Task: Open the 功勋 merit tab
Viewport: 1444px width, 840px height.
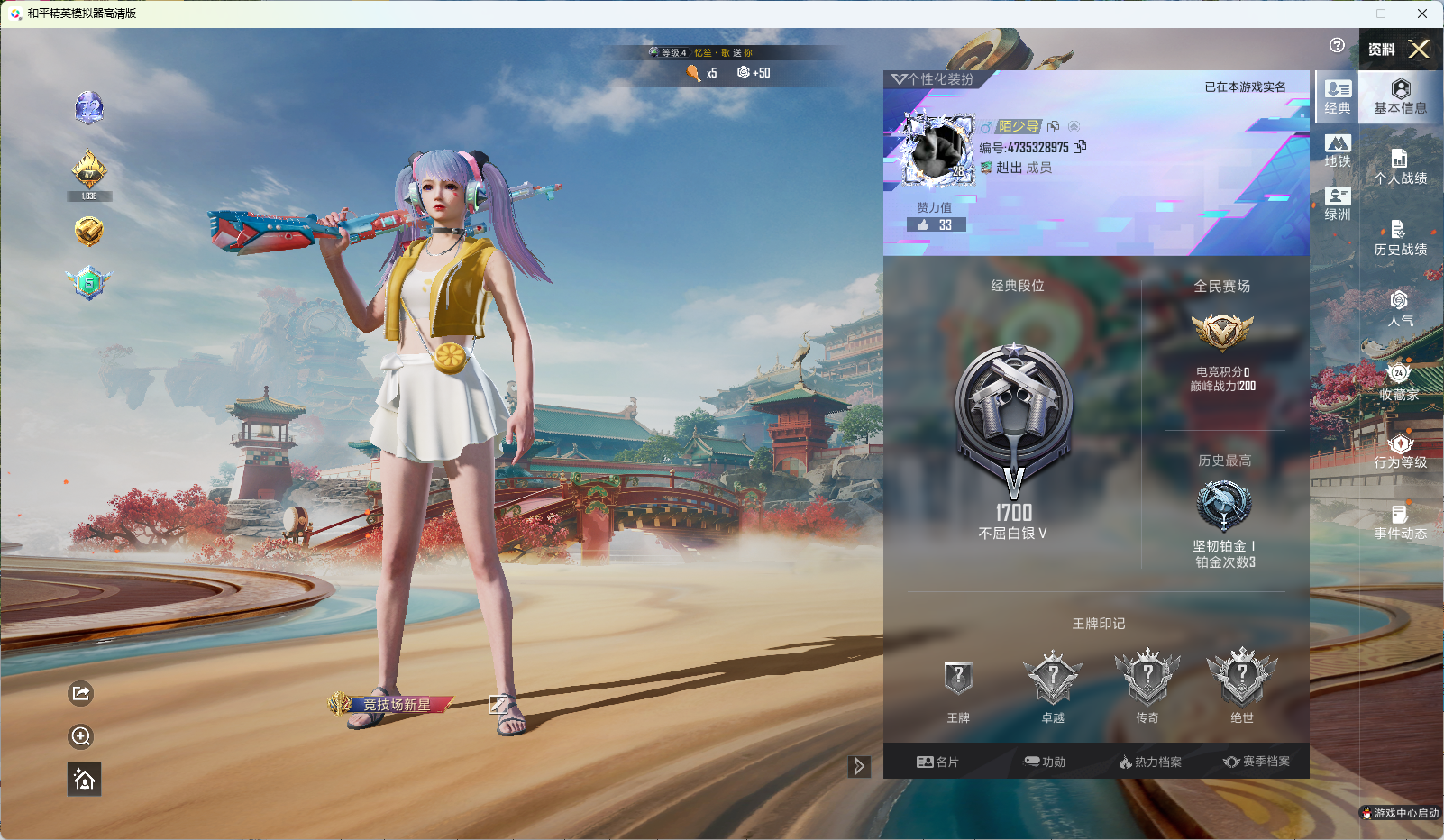Action: tap(1045, 762)
